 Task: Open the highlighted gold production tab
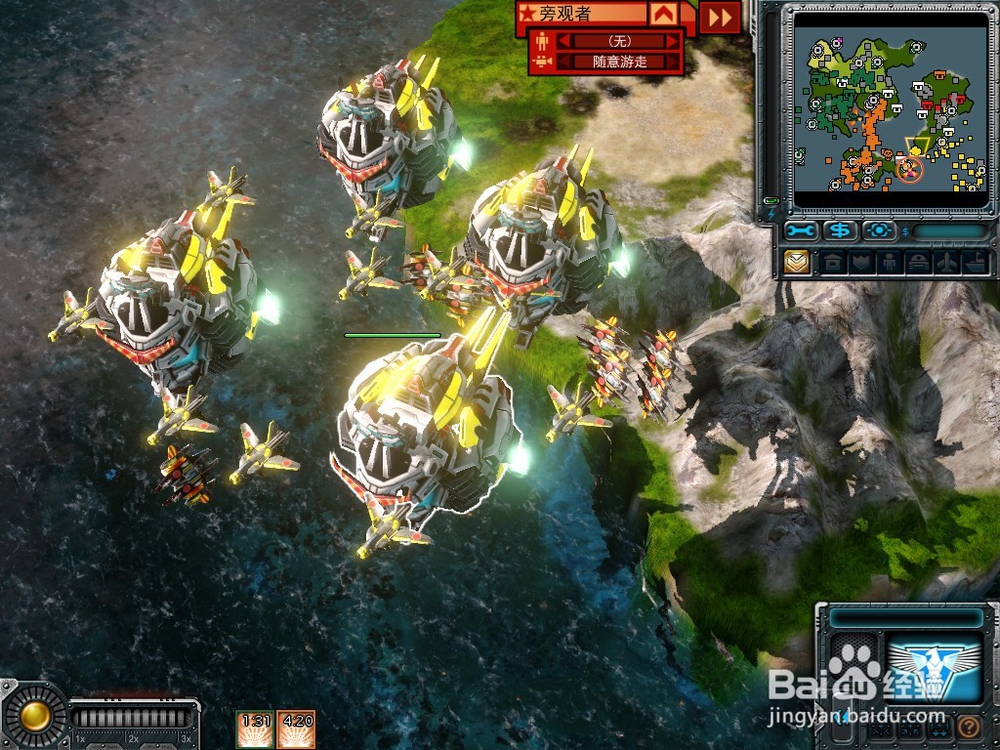click(x=796, y=263)
